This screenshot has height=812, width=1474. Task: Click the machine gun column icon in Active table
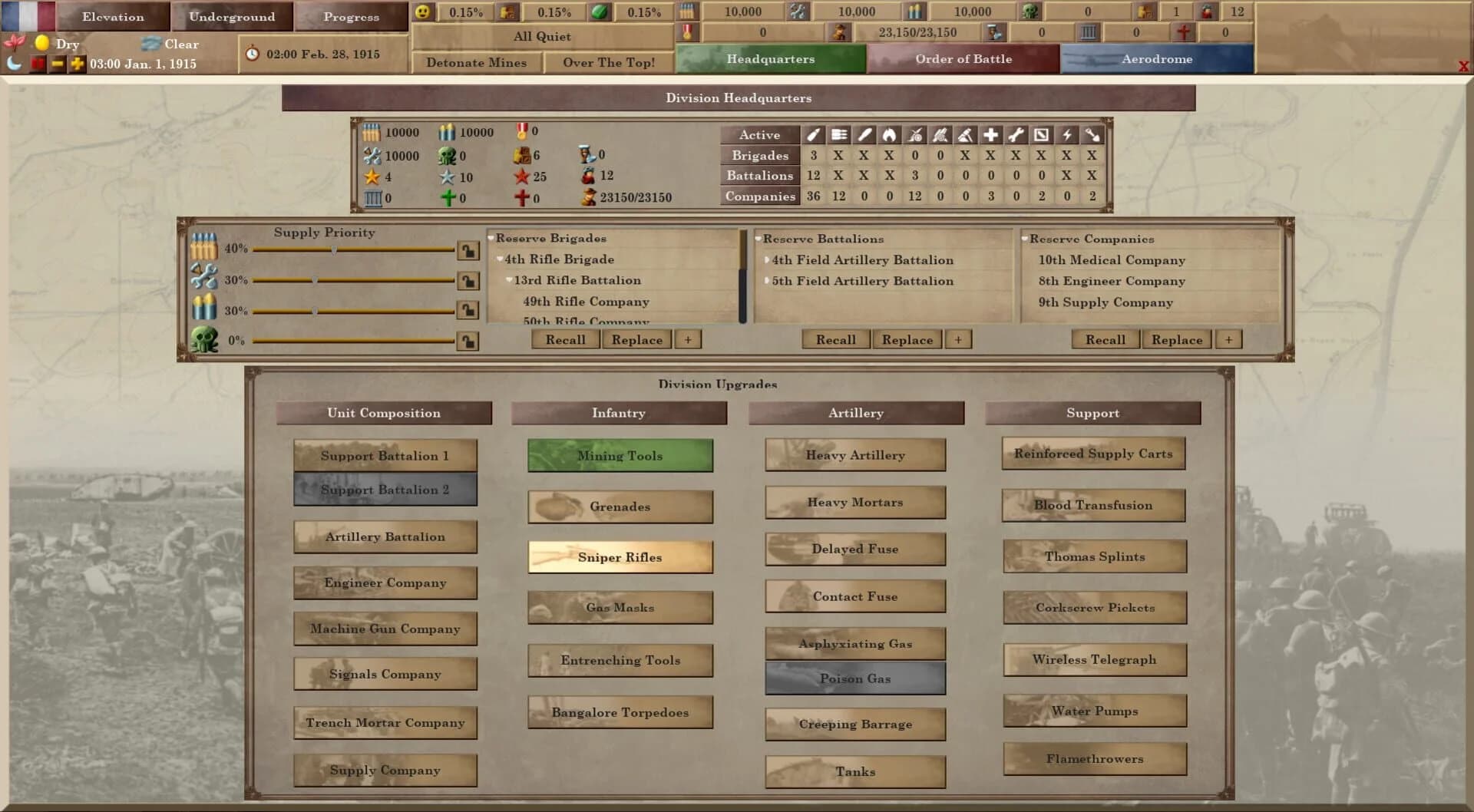tap(838, 134)
